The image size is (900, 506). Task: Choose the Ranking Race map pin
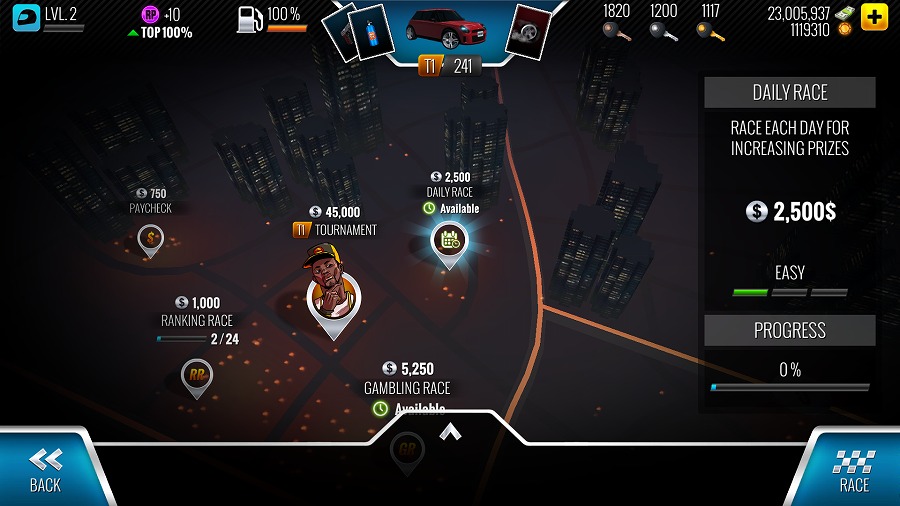pos(197,376)
